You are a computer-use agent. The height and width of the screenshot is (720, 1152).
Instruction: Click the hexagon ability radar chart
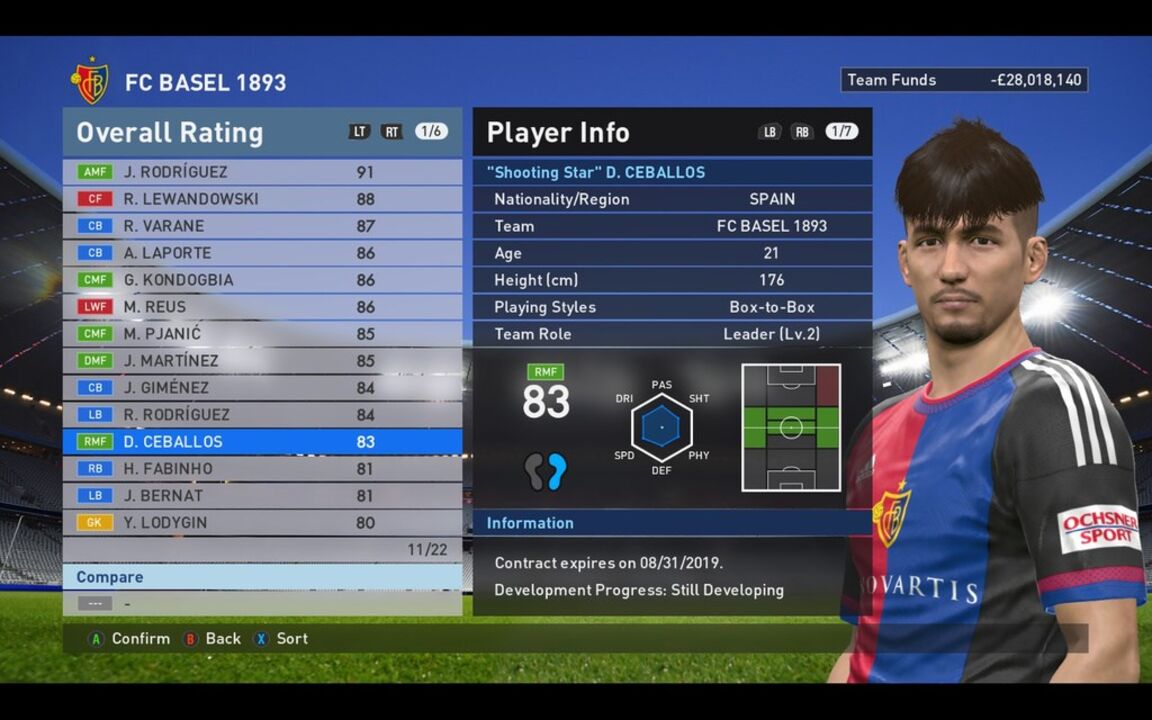coord(661,428)
